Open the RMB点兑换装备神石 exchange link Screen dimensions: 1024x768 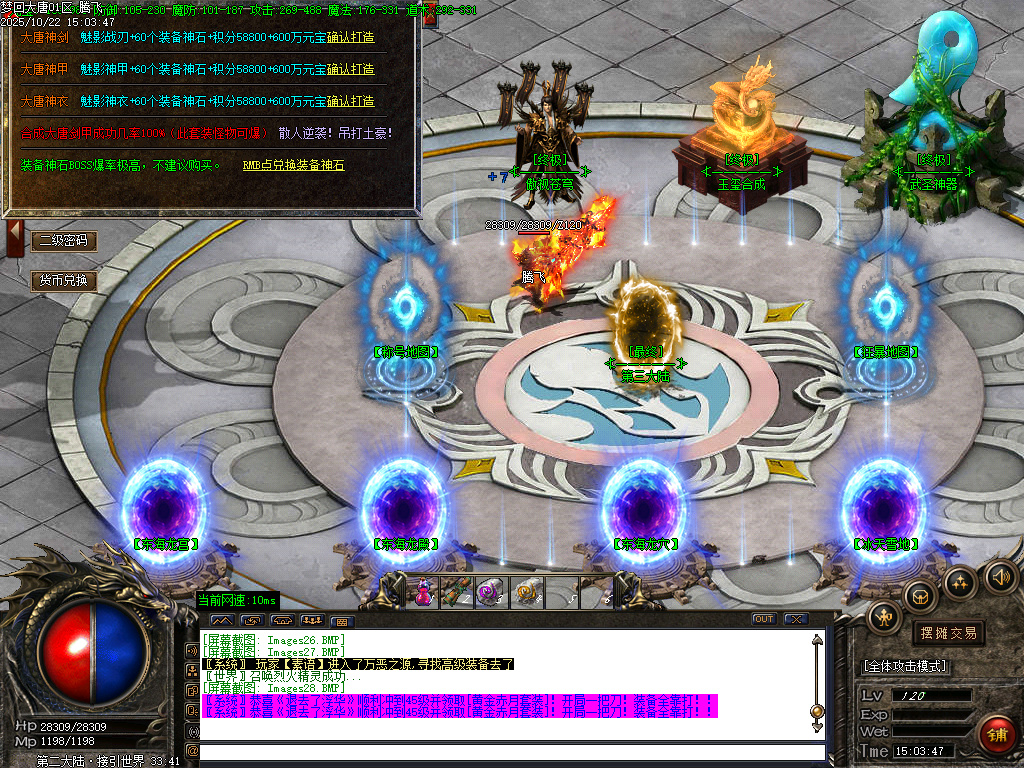click(293, 165)
